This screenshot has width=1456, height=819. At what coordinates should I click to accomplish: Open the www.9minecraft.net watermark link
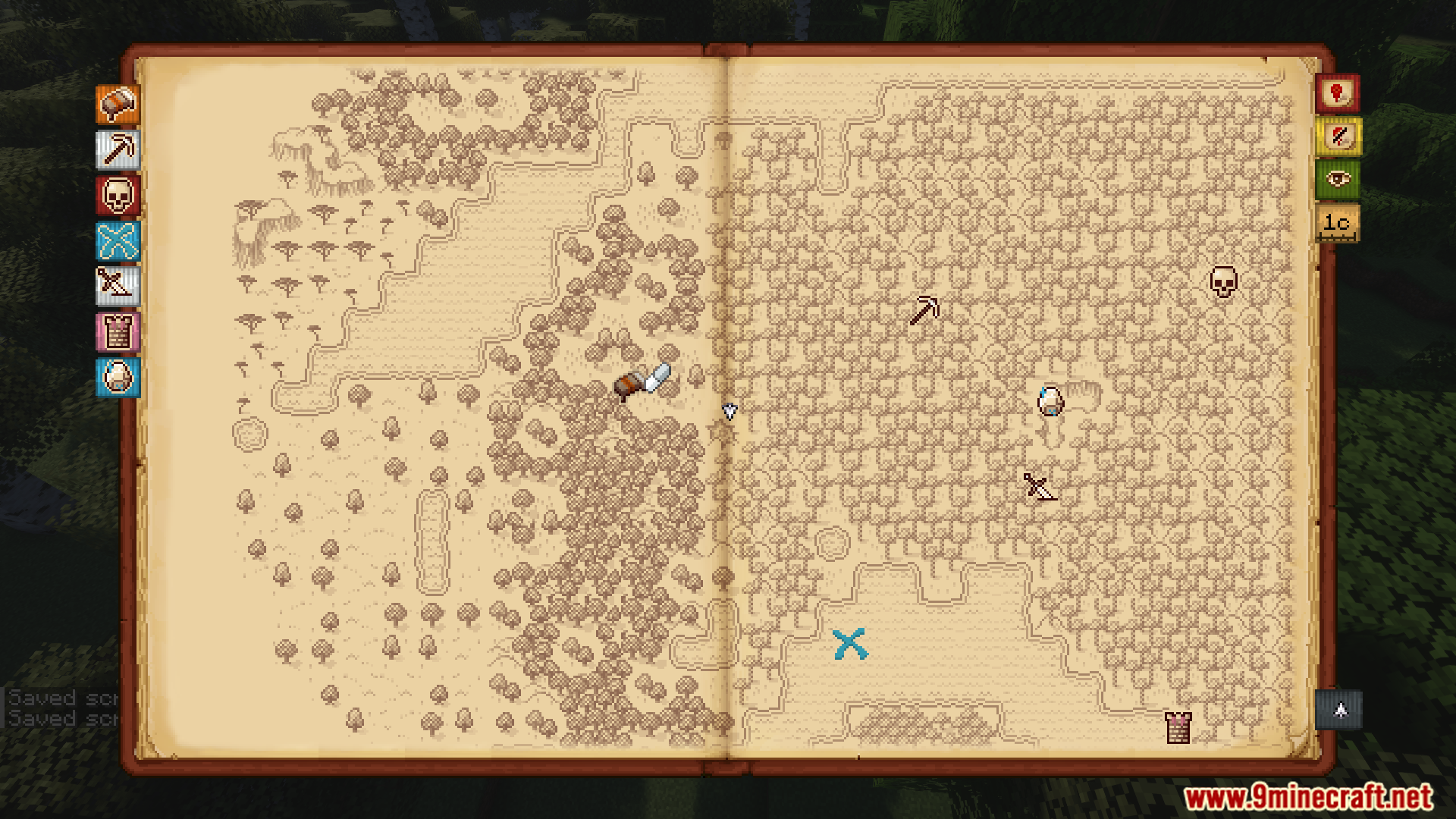1308,797
